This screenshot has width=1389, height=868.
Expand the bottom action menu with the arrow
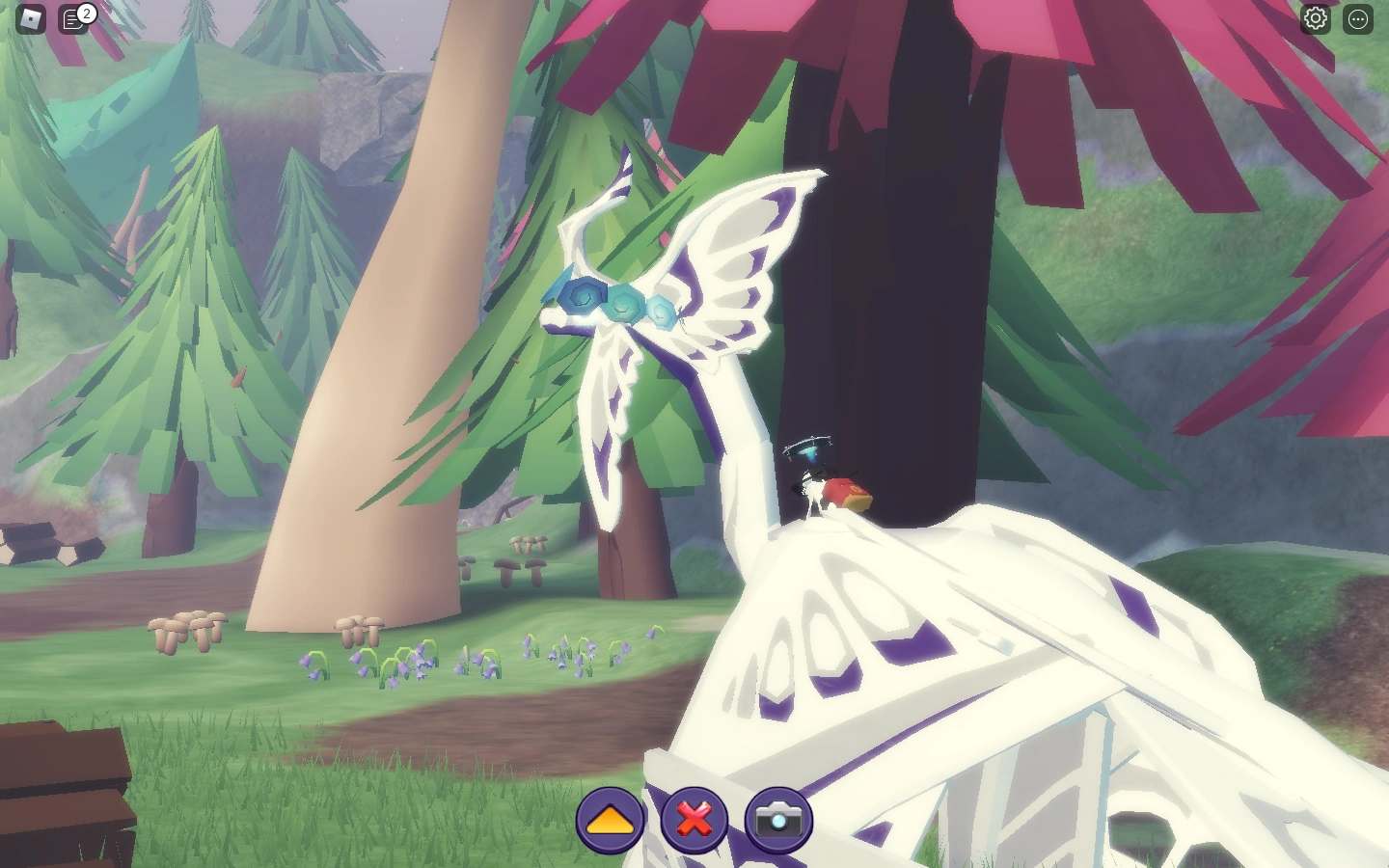610,820
